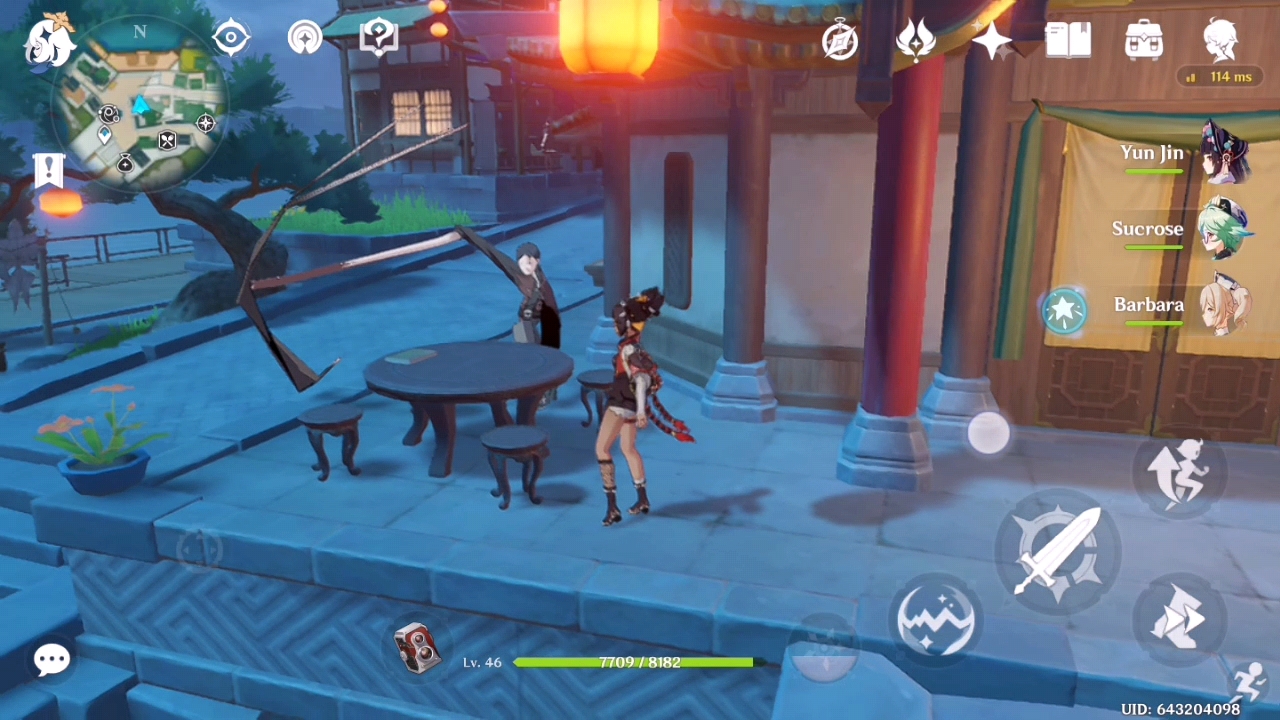The height and width of the screenshot is (720, 1280).
Task: Open chat with the speech bubble icon
Action: pos(51,658)
